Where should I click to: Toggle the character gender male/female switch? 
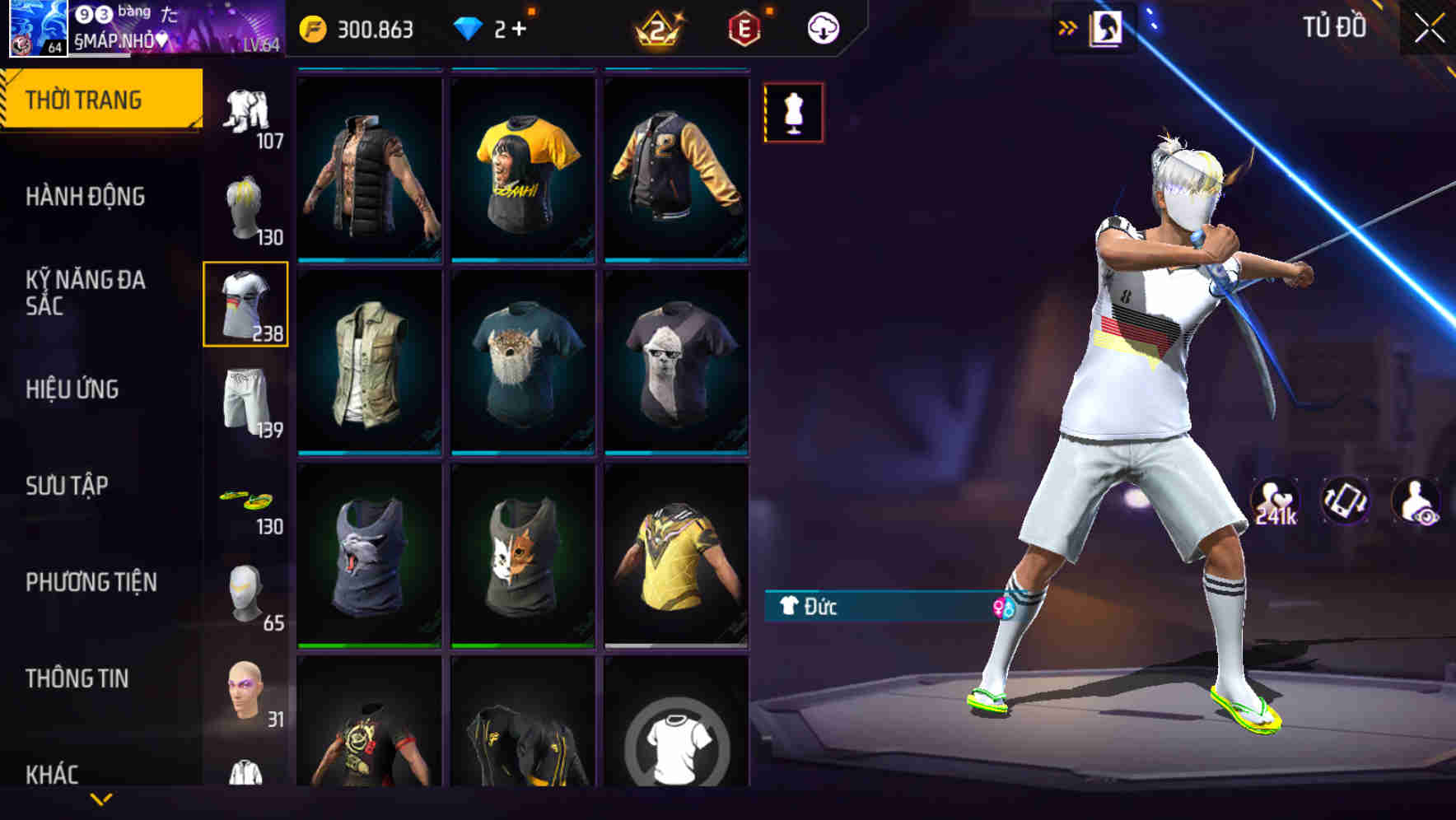click(1003, 607)
